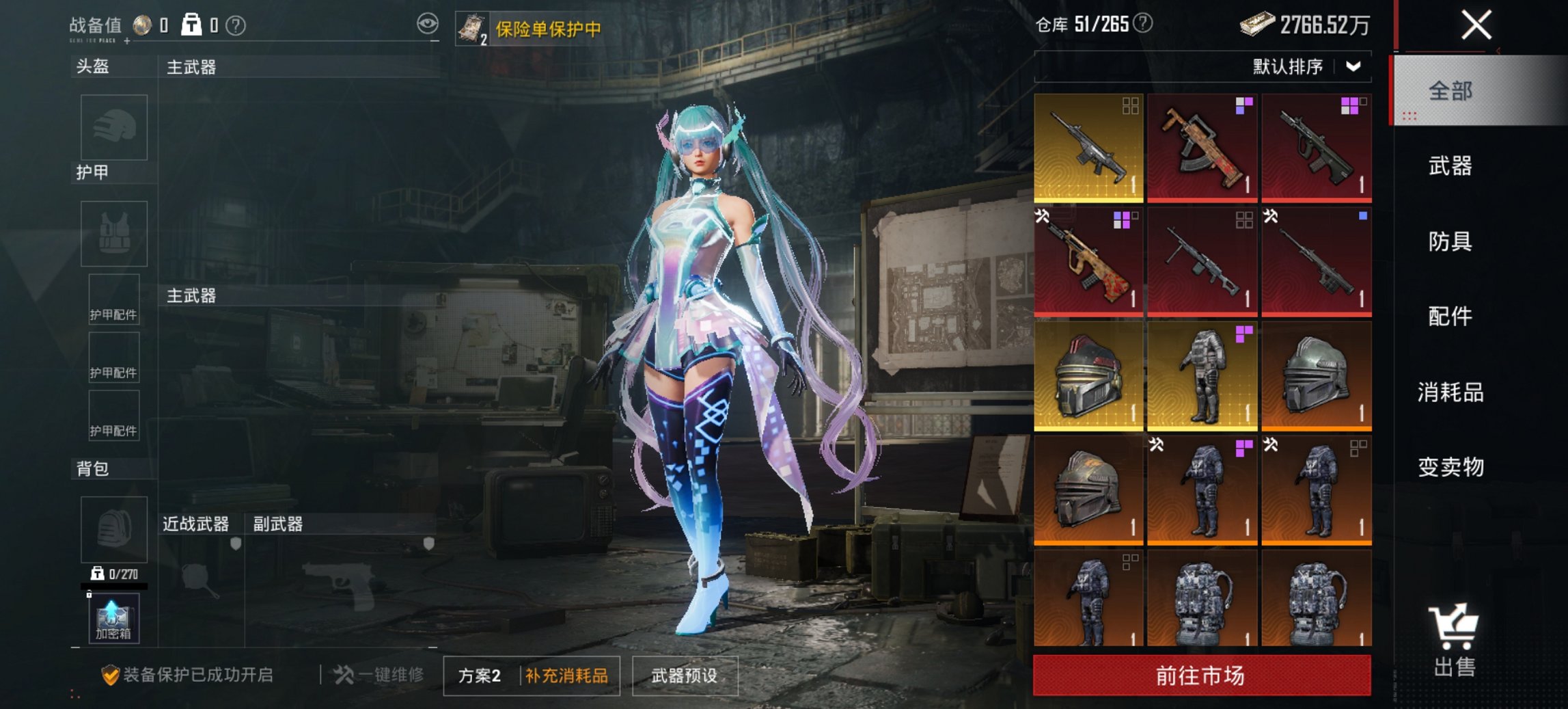Switch to the 消耗品 category tab
Screen dimensions: 1568x709
1450,392
